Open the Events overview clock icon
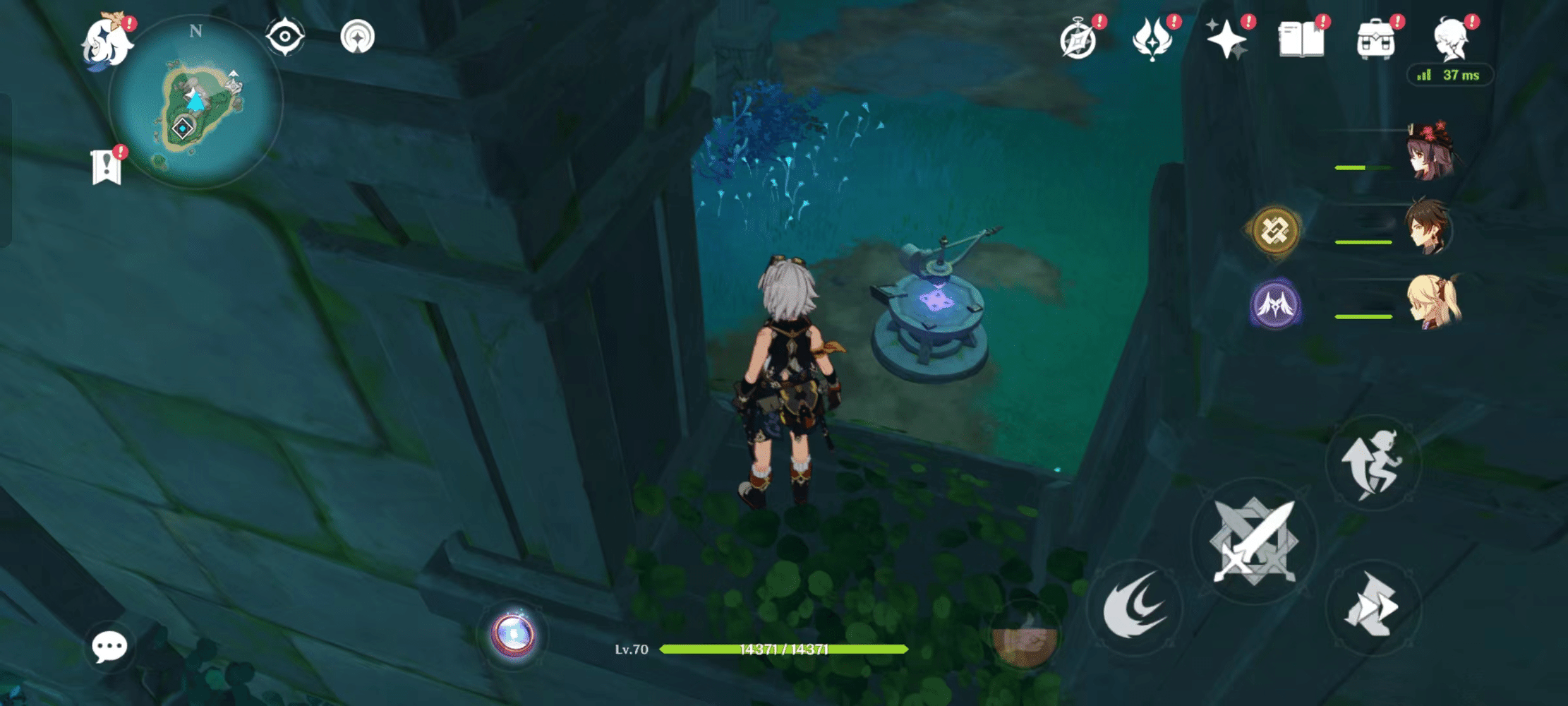Image resolution: width=1568 pixels, height=706 pixels. point(1080,40)
